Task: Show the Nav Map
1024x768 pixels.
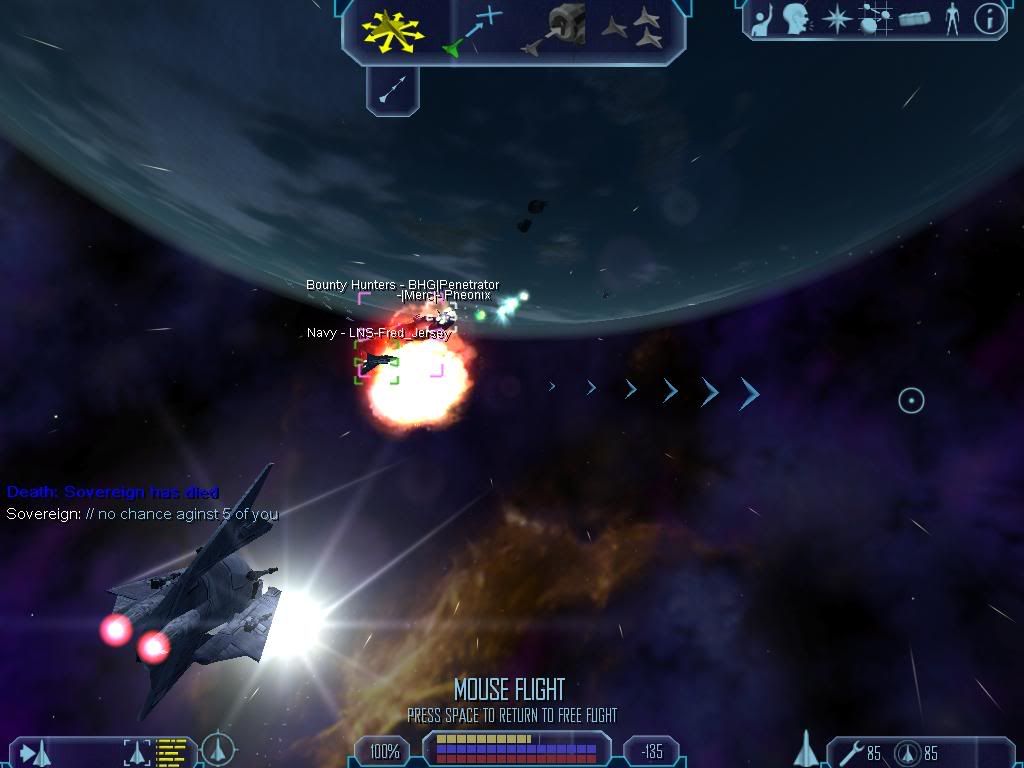Action: point(876,19)
